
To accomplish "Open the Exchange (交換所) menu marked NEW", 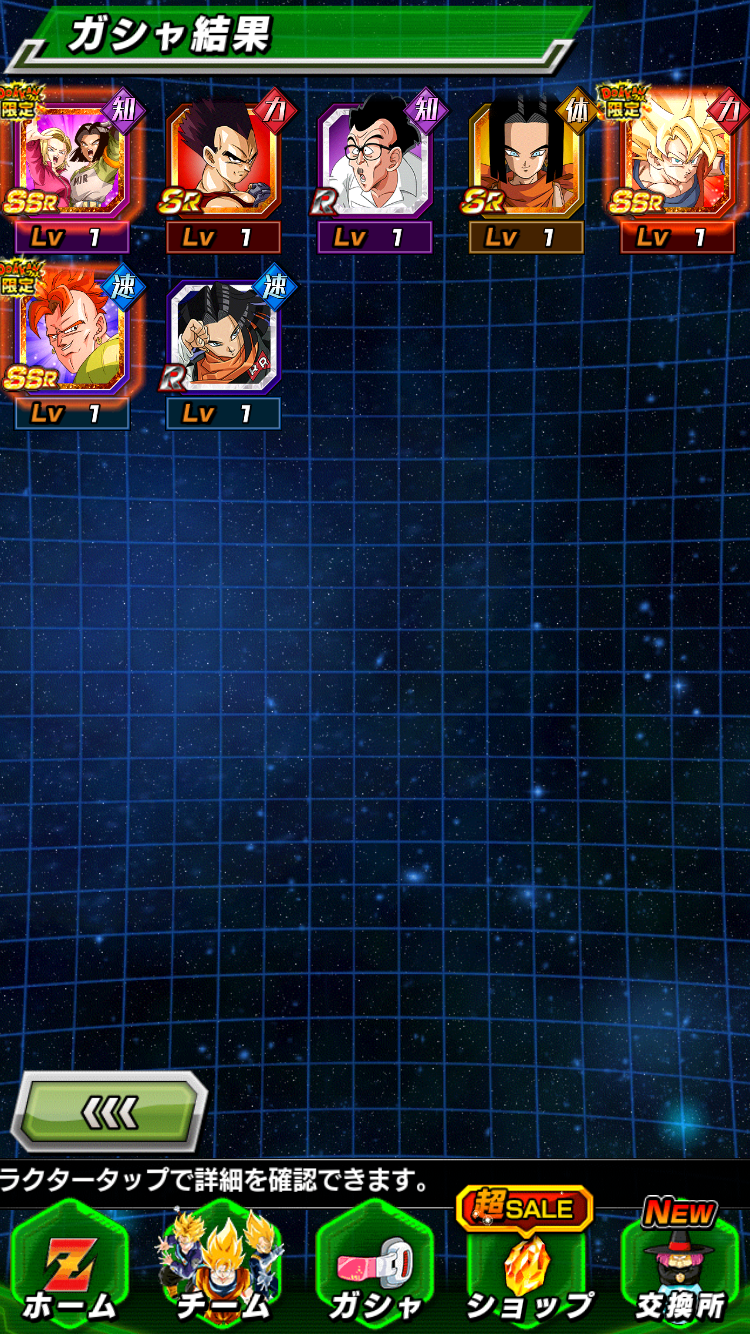I will (x=679, y=1268).
